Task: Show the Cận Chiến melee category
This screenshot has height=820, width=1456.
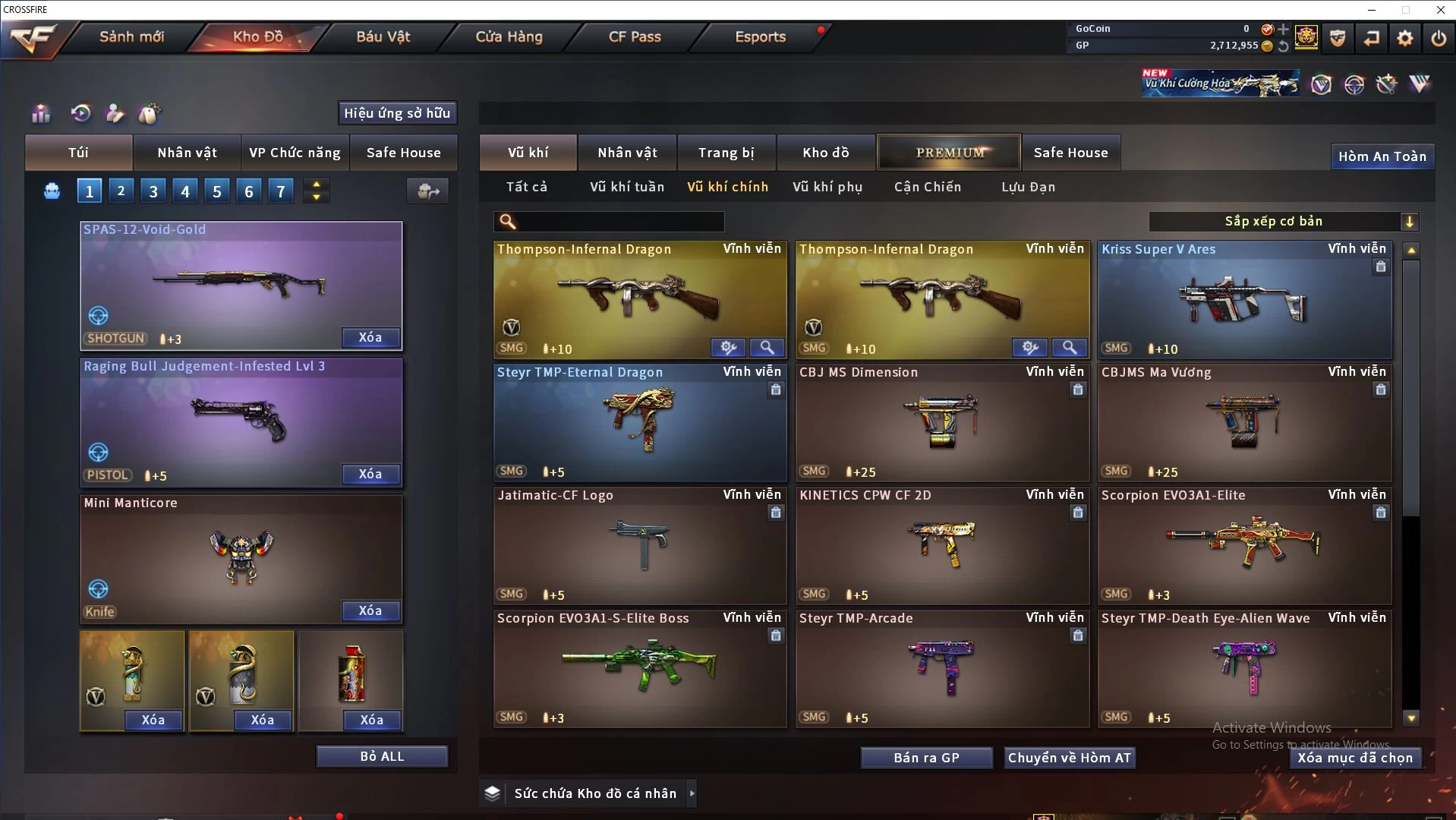Action: [x=927, y=187]
